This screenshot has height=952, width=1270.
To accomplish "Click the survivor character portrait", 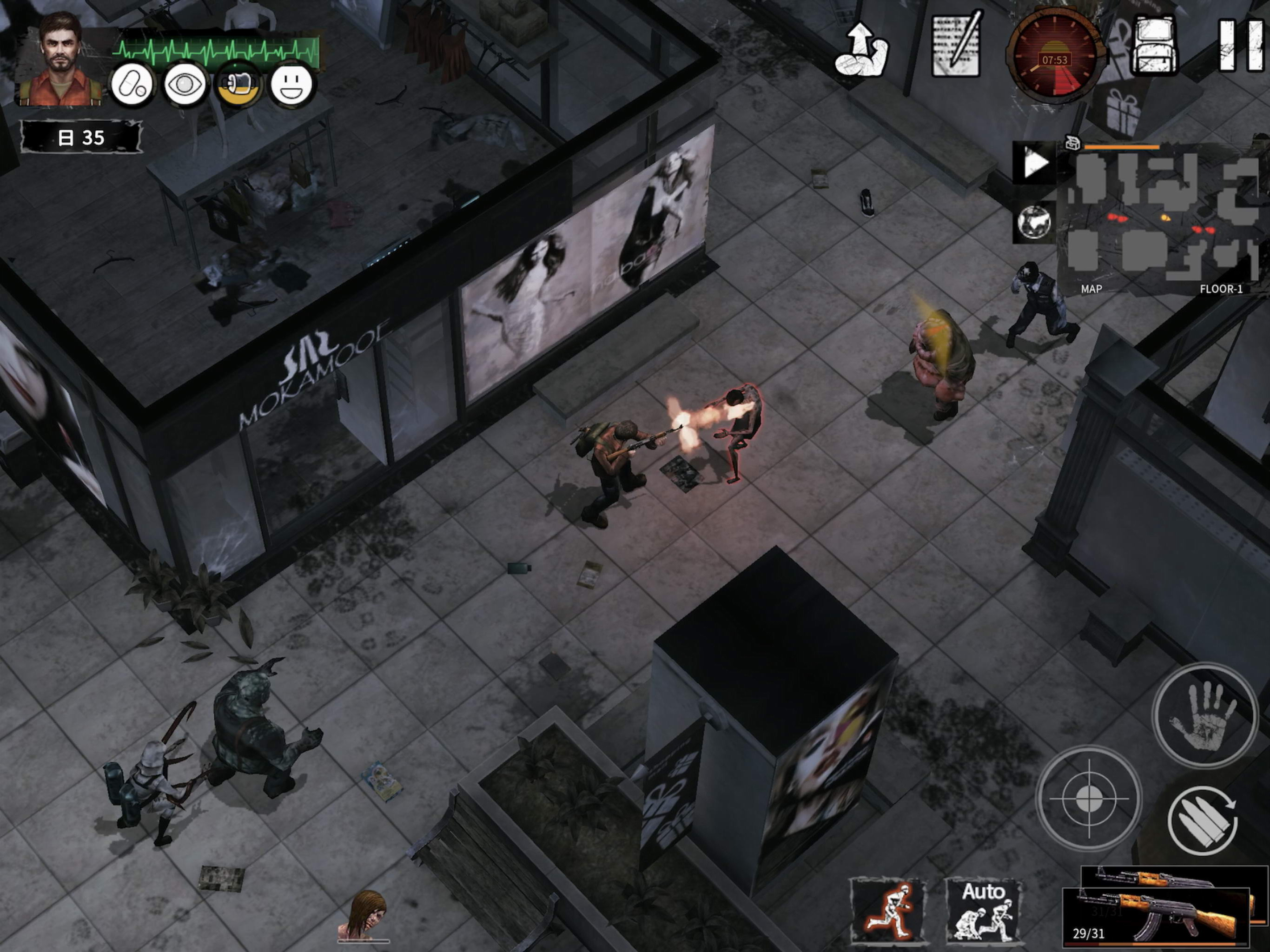I will [x=60, y=60].
